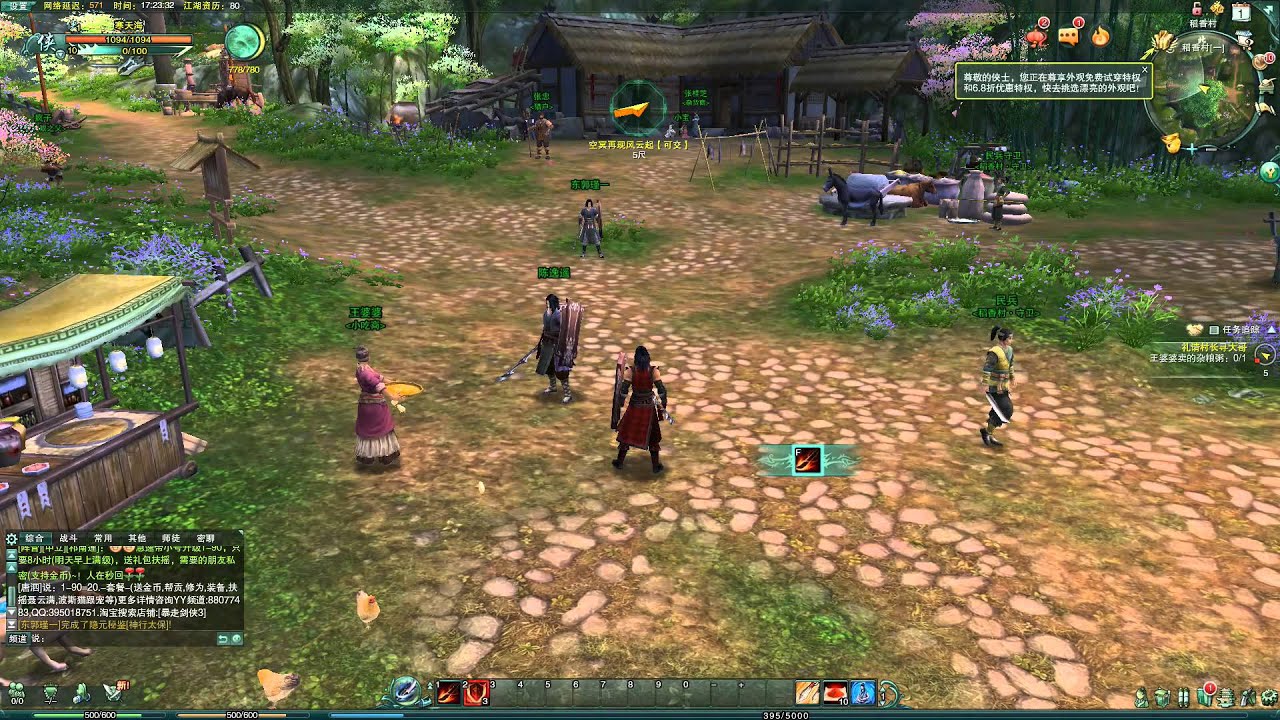Zoom in minimap with plus button
Viewport: 1280px width, 720px height.
point(1191,148)
